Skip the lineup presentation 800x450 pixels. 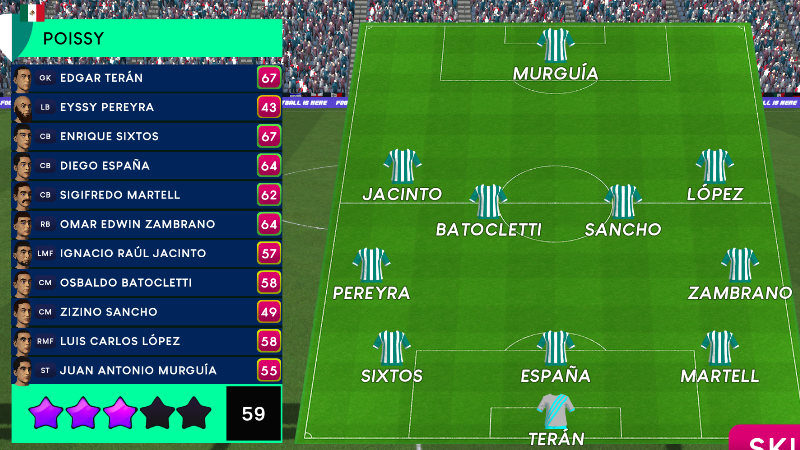coord(770,441)
